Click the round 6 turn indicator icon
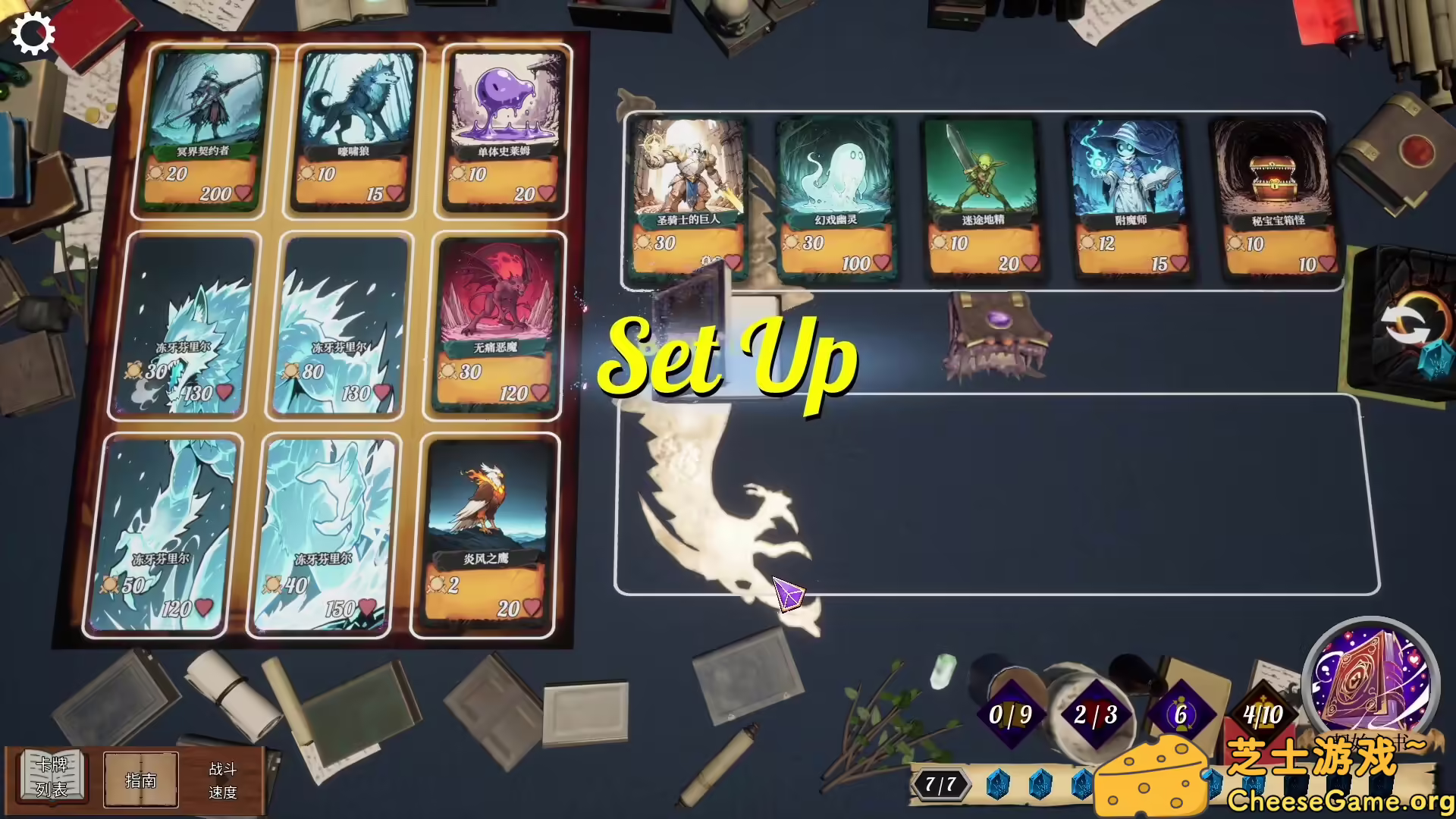1456x819 pixels. click(x=1184, y=713)
